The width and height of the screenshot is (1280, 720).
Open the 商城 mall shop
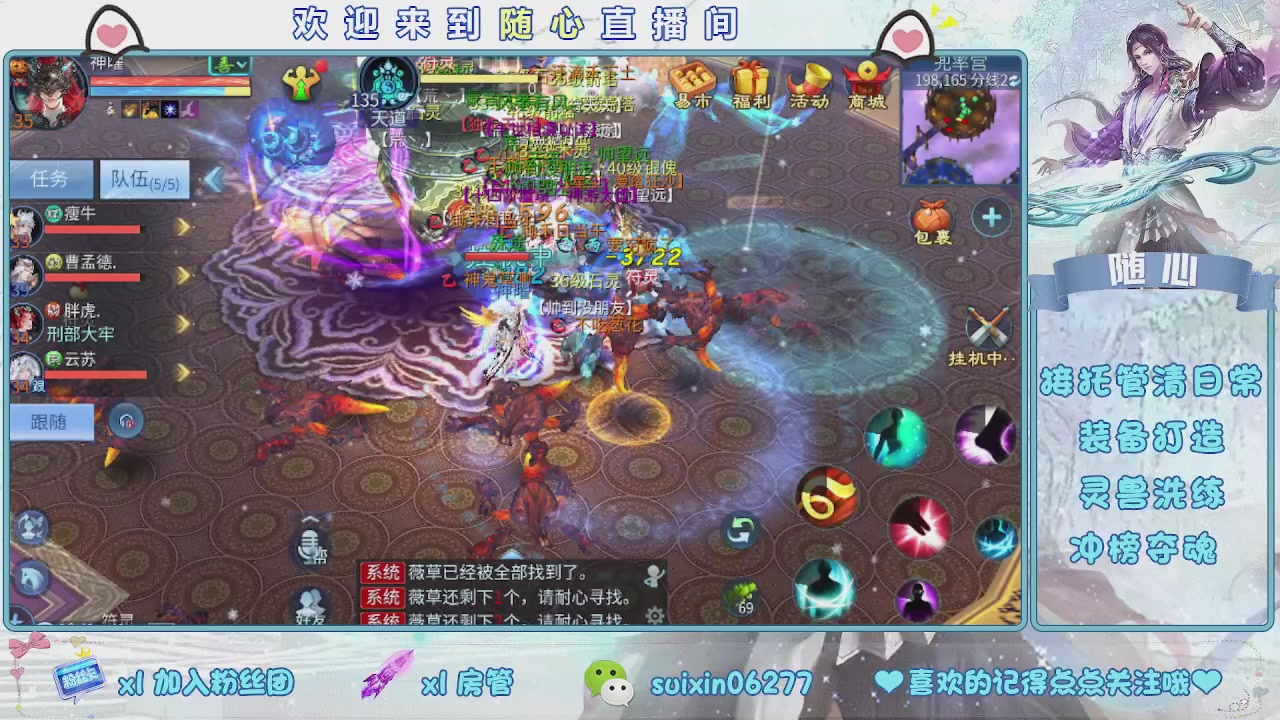coord(865,80)
